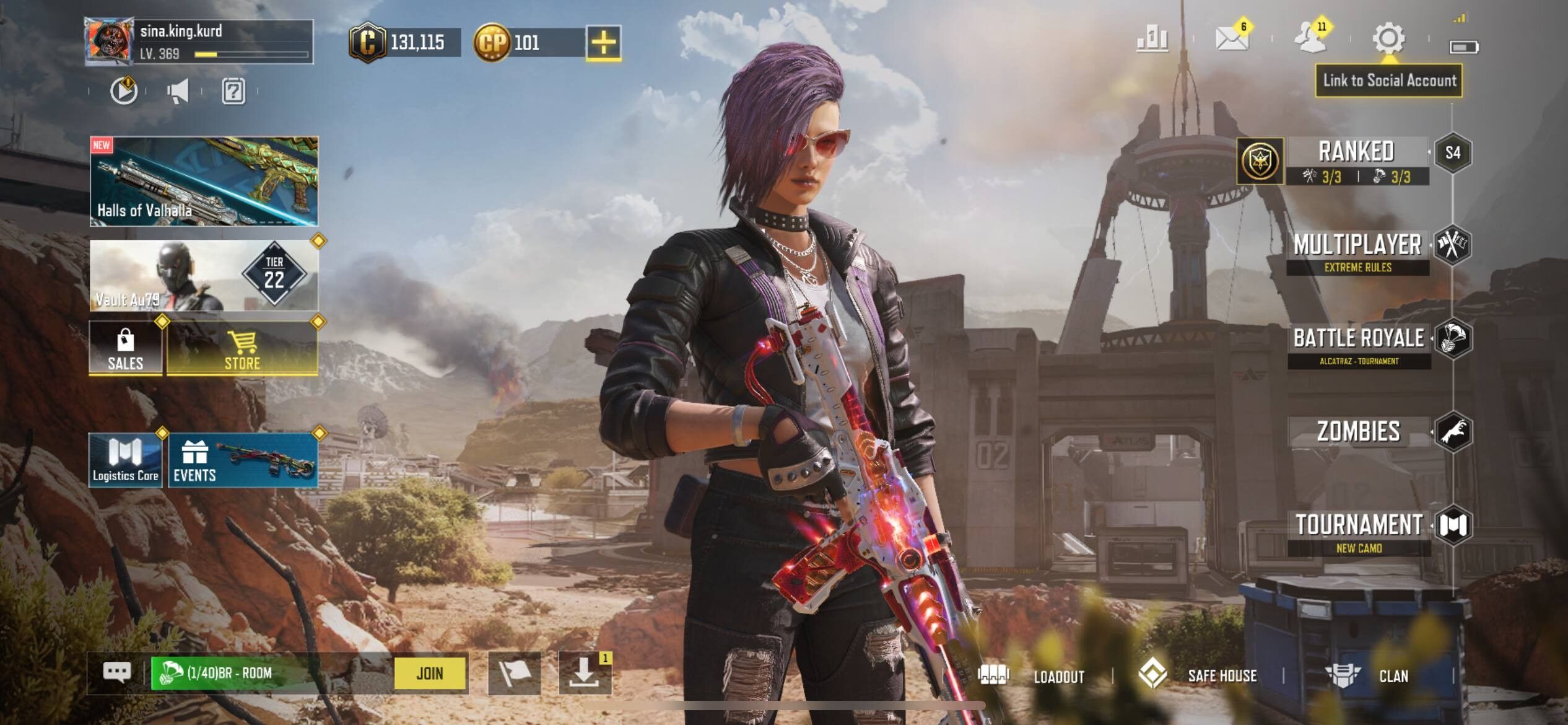Go to Tournament mode
Viewport: 1568px width, 725px height.
(x=1359, y=531)
